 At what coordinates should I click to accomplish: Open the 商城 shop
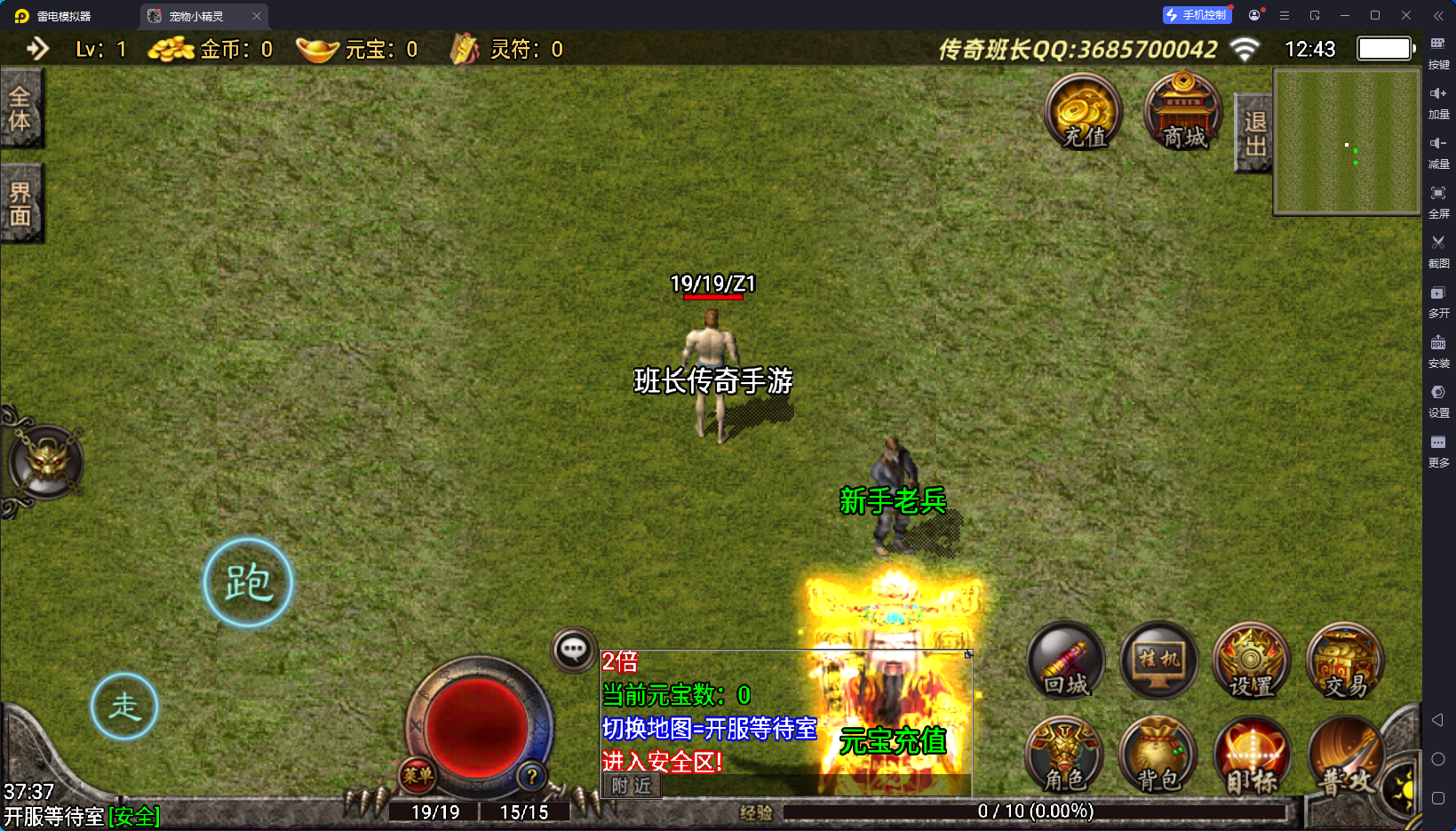[1182, 113]
